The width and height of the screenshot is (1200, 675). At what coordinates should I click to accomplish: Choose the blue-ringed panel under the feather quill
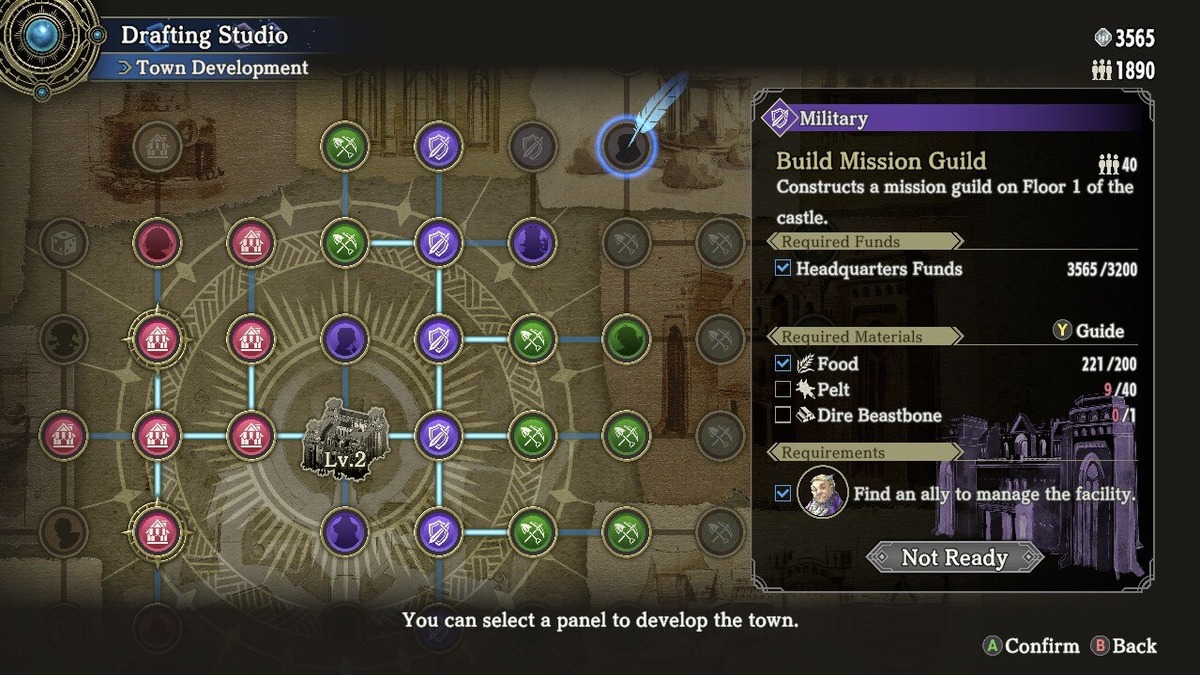[x=627, y=148]
